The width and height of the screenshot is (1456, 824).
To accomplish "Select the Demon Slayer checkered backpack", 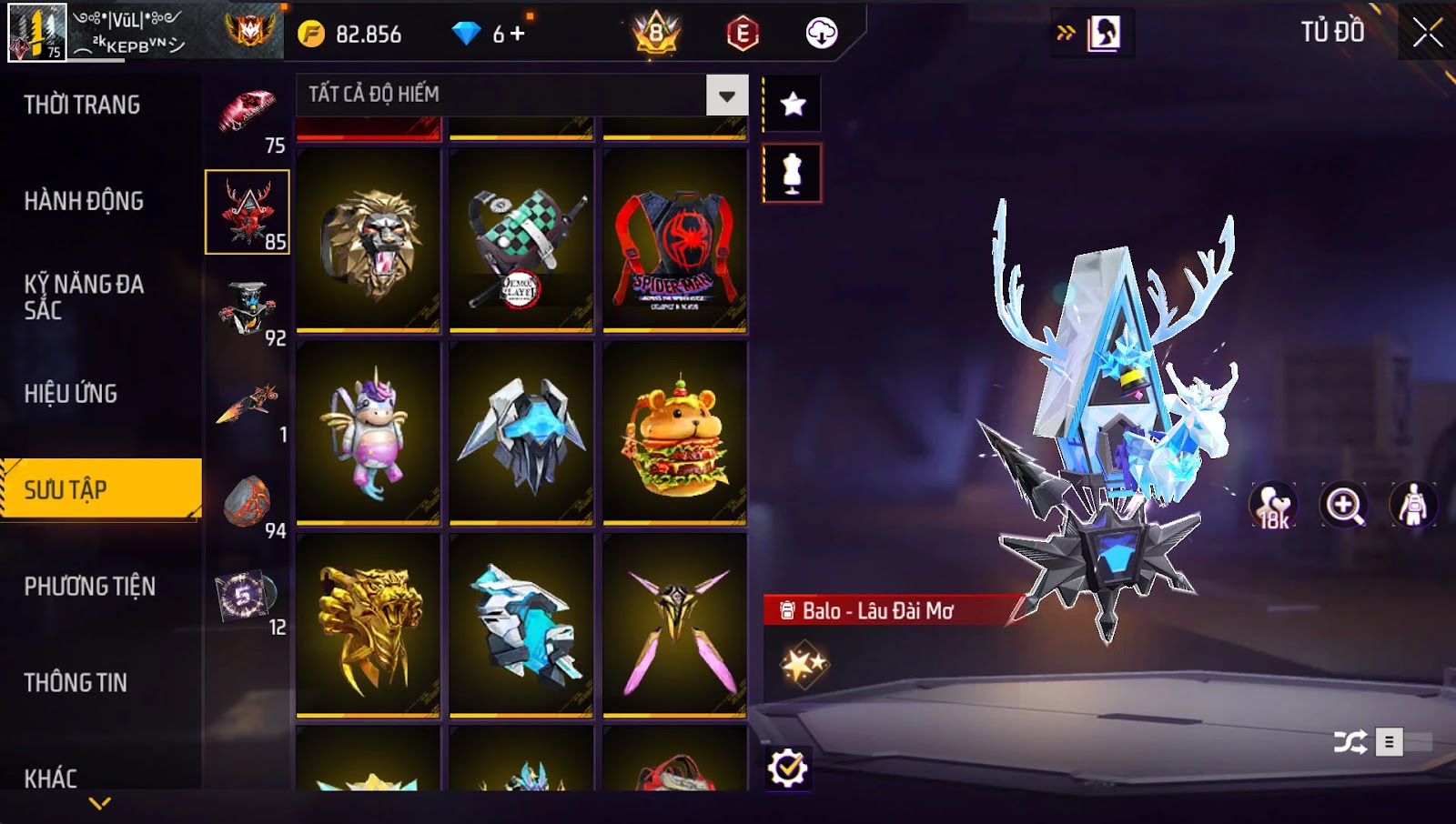I will coord(521,240).
